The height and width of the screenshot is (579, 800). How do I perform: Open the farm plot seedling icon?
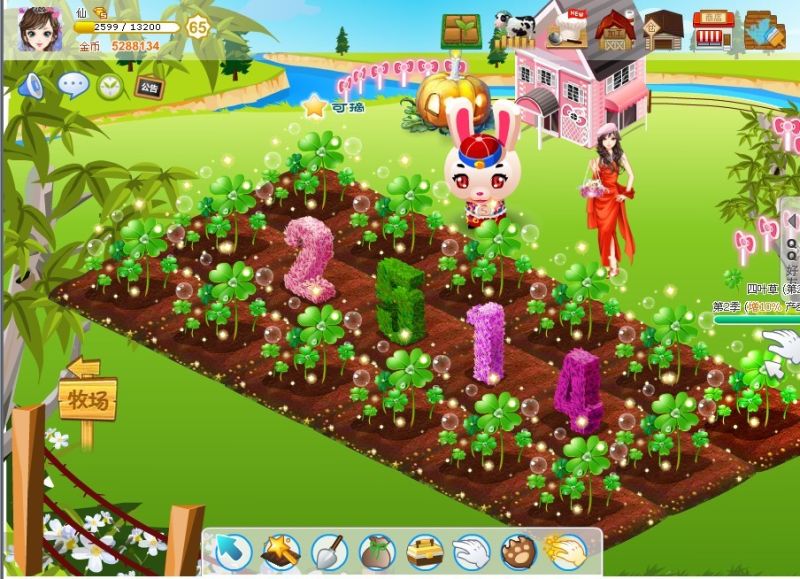pos(461,30)
